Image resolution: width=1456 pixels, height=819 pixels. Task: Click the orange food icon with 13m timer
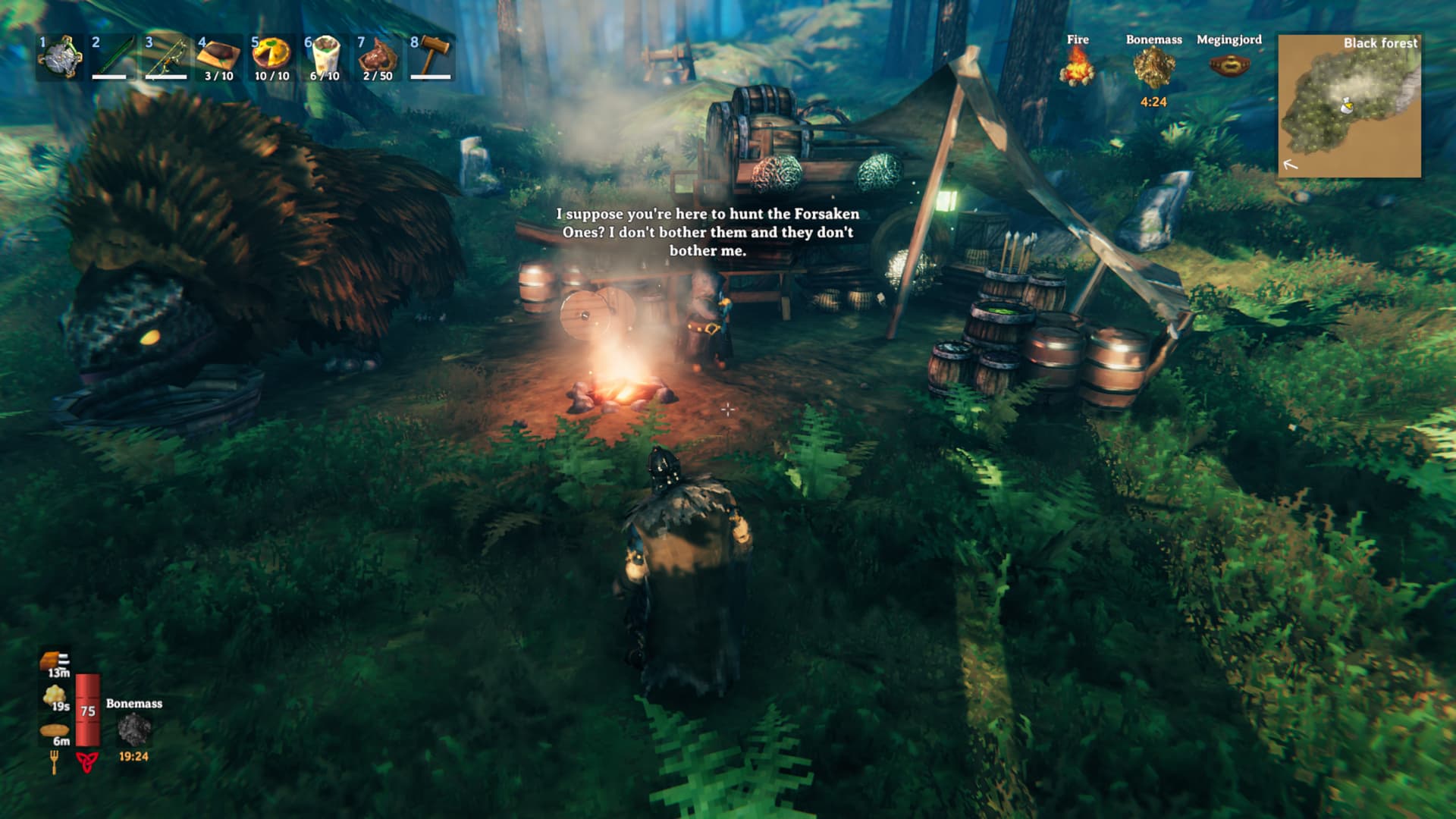click(55, 660)
